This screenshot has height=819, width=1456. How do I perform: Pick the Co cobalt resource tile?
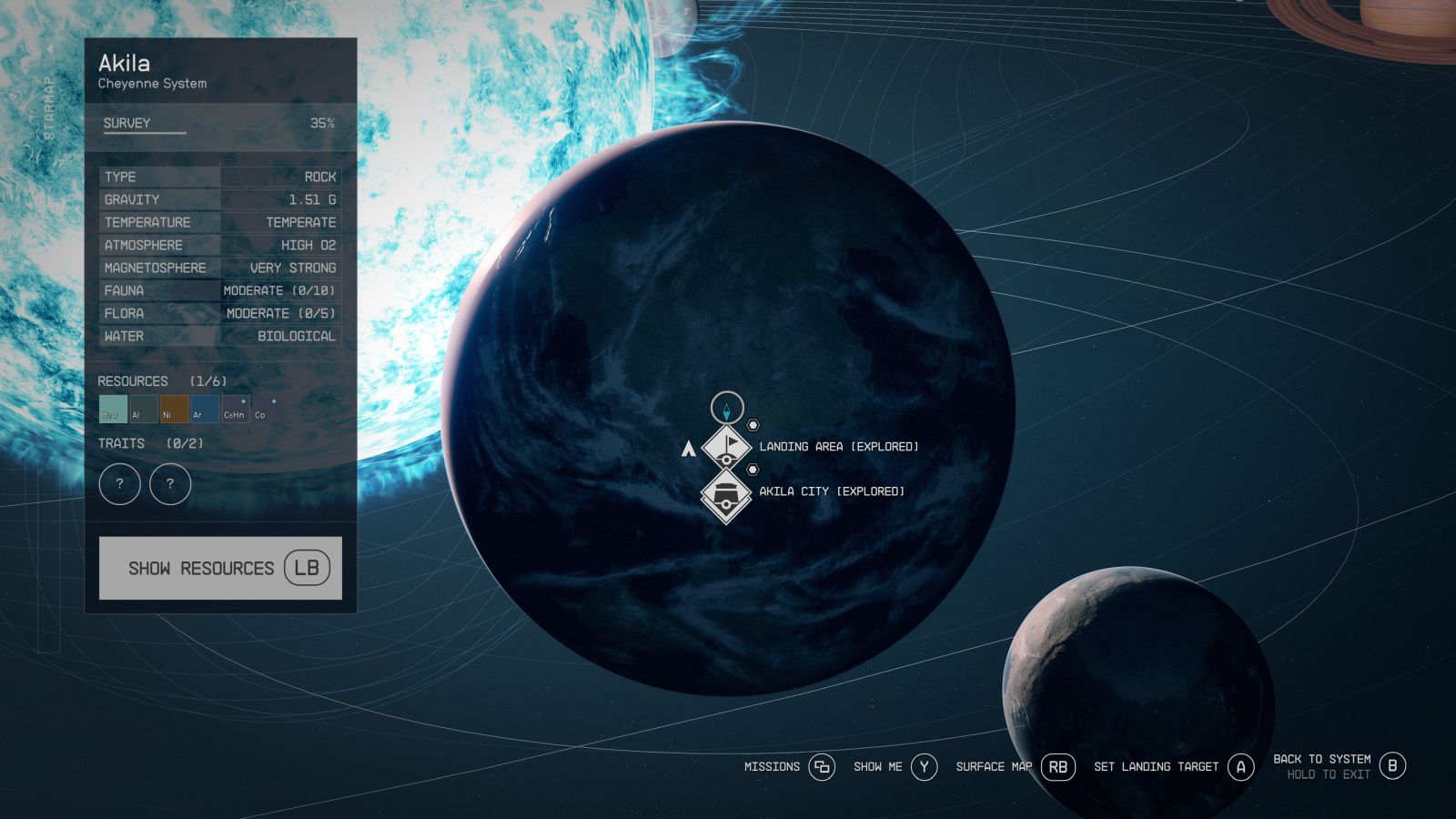(265, 409)
